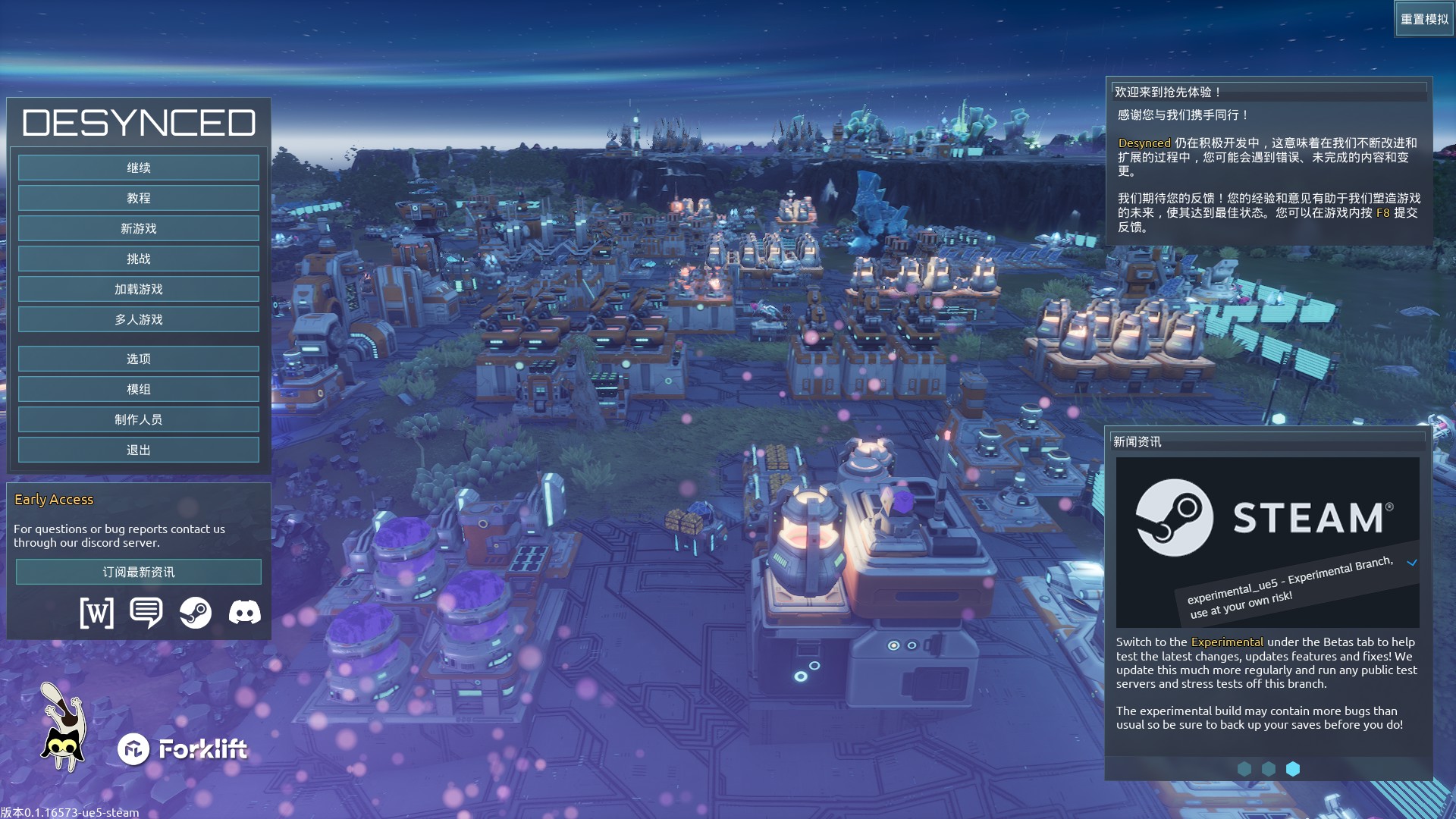Open the Steam experimental branch news image
Viewport: 1456px width, 819px height.
pyautogui.click(x=1267, y=542)
